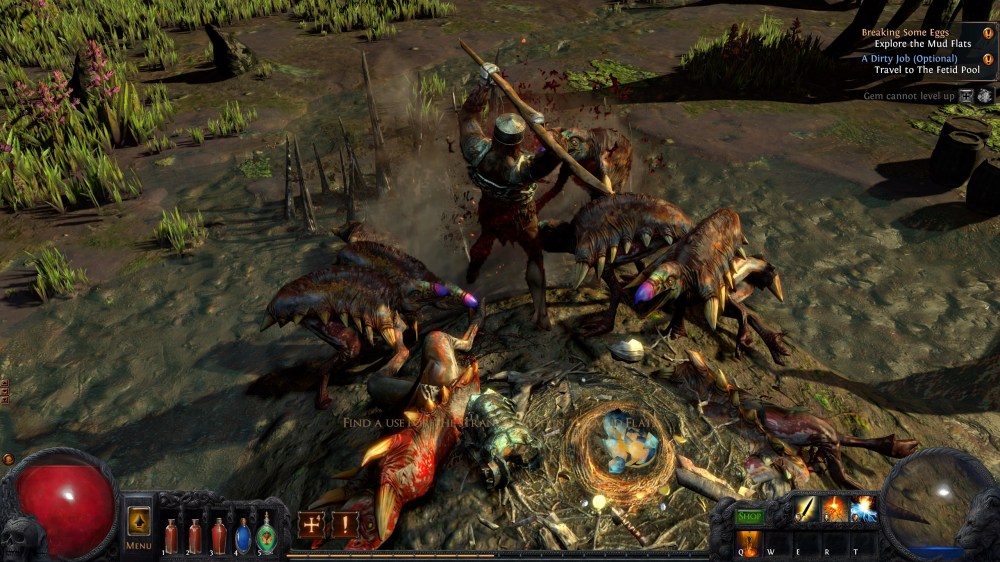This screenshot has height=562, width=1000.
Task: Click the skill gem icon by level-up notice
Action: [x=985, y=96]
